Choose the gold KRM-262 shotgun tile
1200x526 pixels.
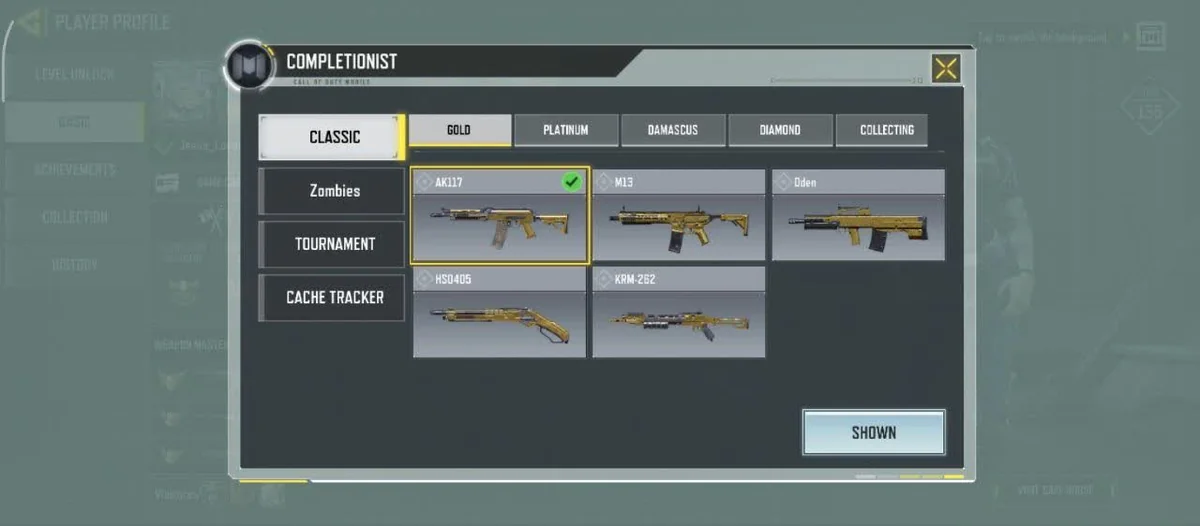[x=679, y=312]
